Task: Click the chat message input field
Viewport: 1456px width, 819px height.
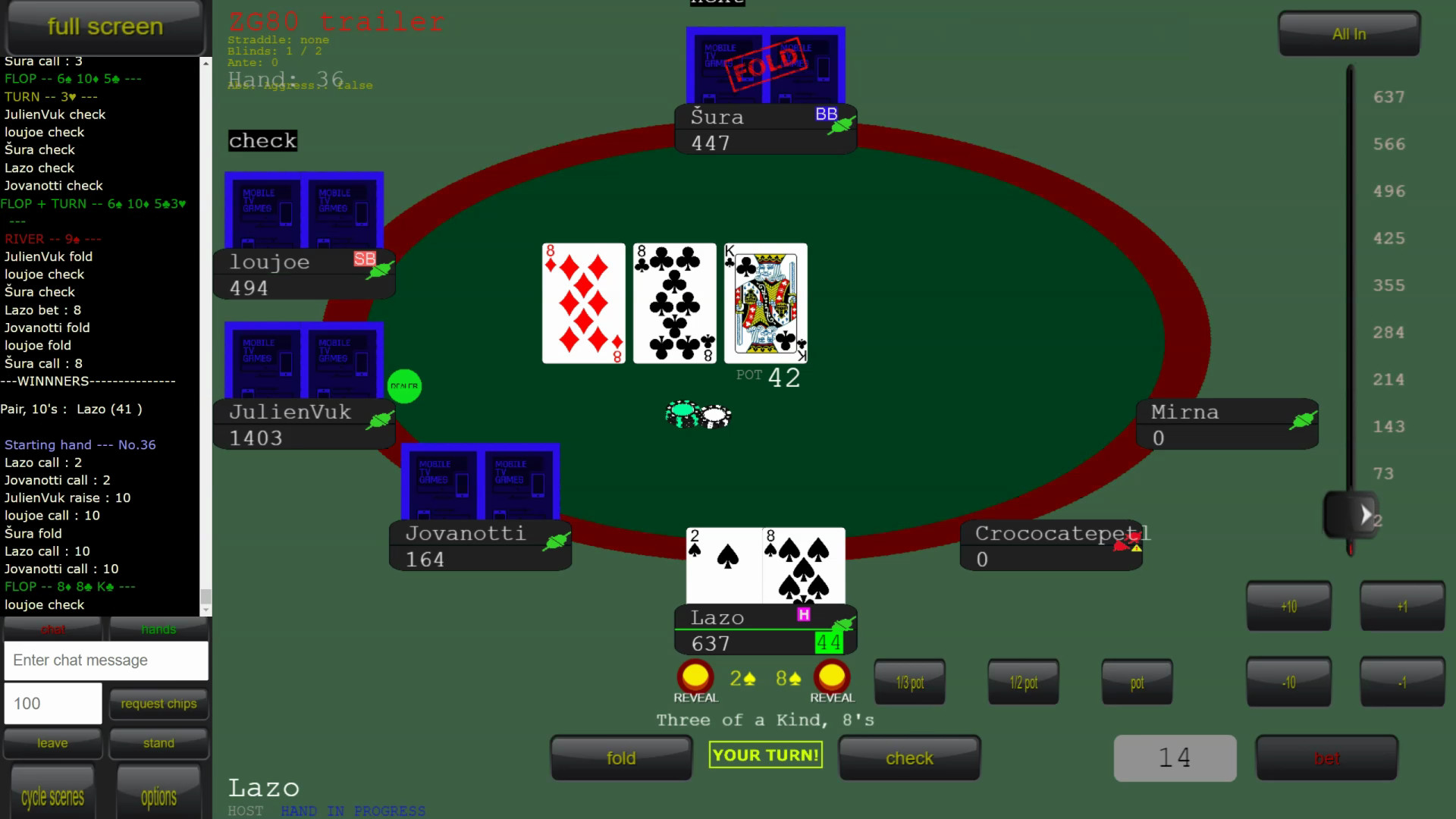Action: [106, 661]
